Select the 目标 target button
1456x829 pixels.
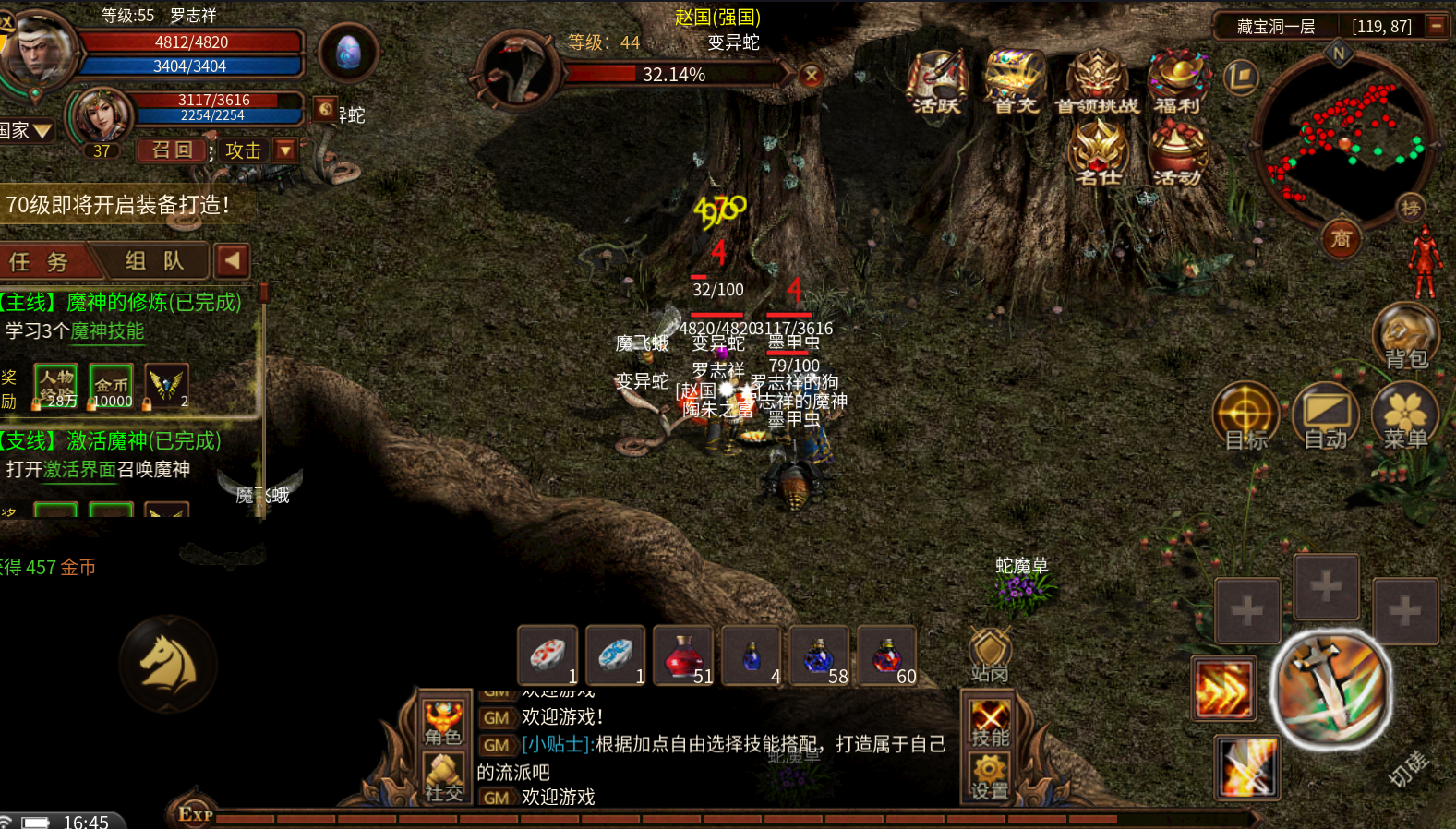[x=1245, y=416]
